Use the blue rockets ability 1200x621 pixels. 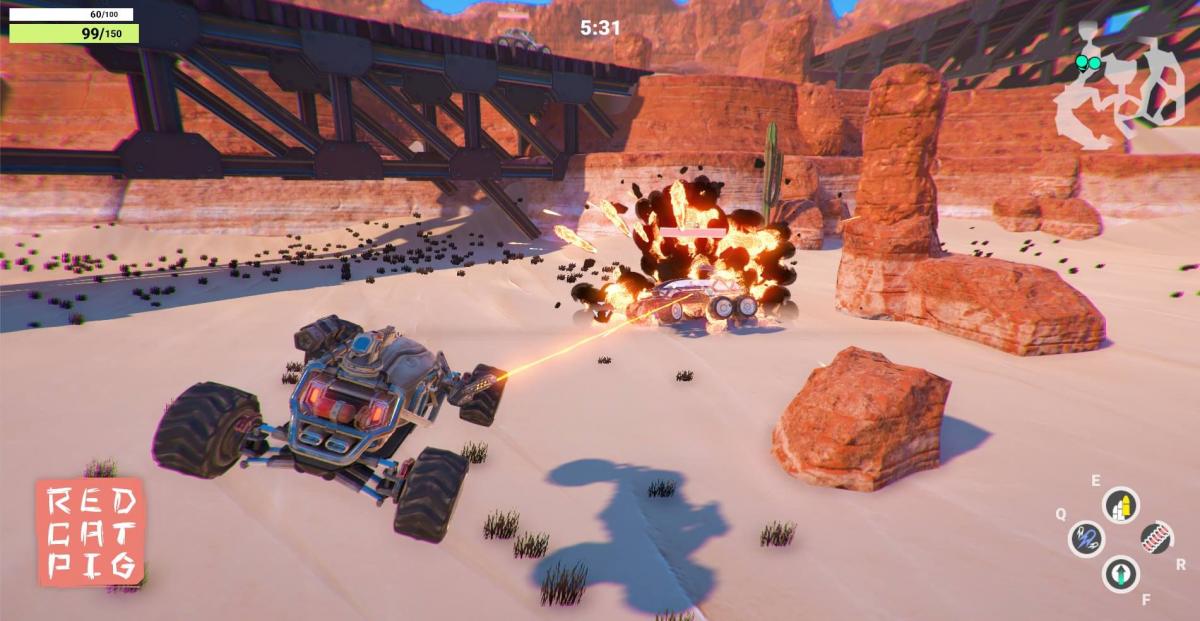tap(1086, 539)
